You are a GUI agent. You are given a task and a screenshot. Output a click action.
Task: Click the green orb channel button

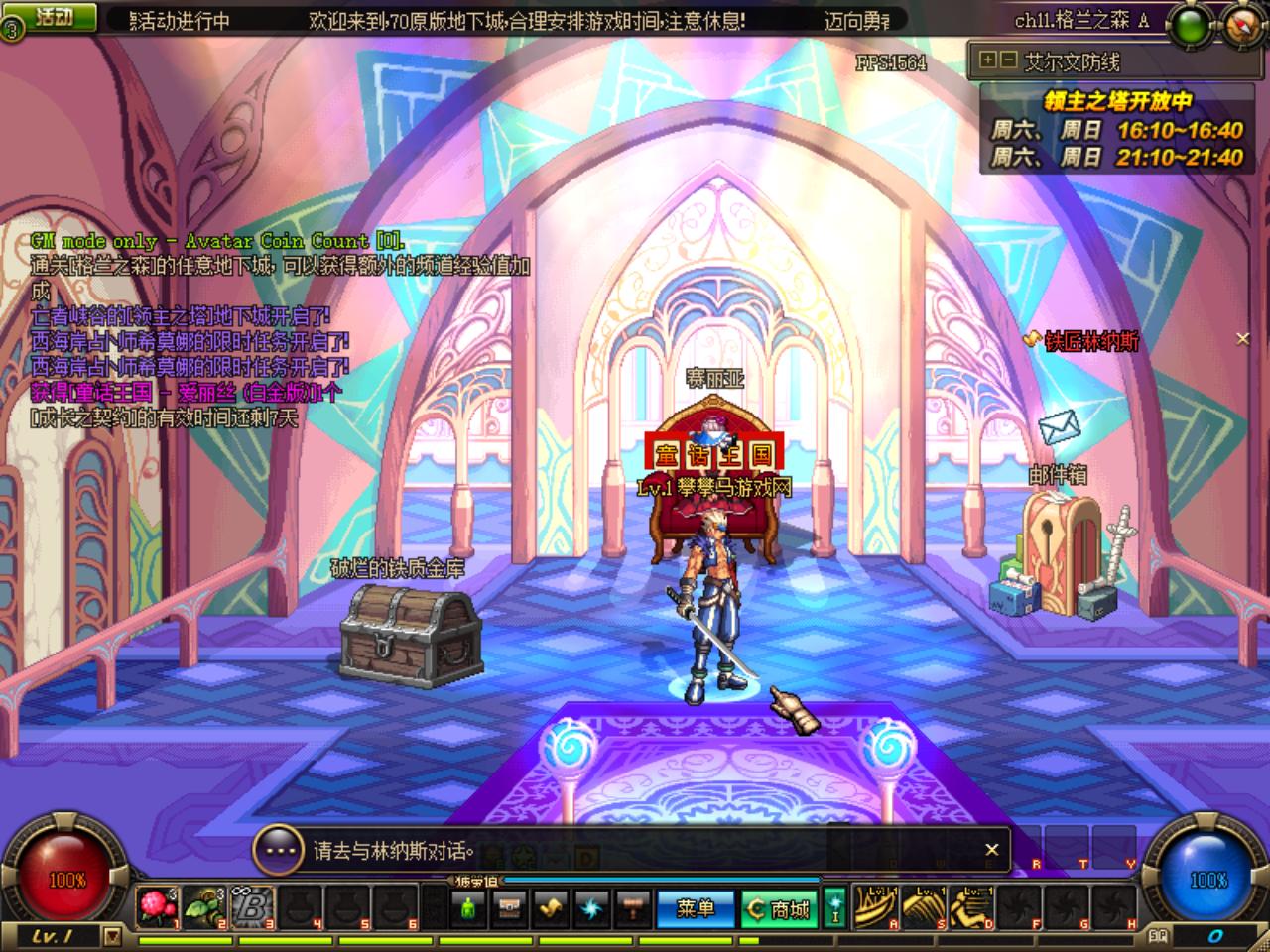(1189, 26)
